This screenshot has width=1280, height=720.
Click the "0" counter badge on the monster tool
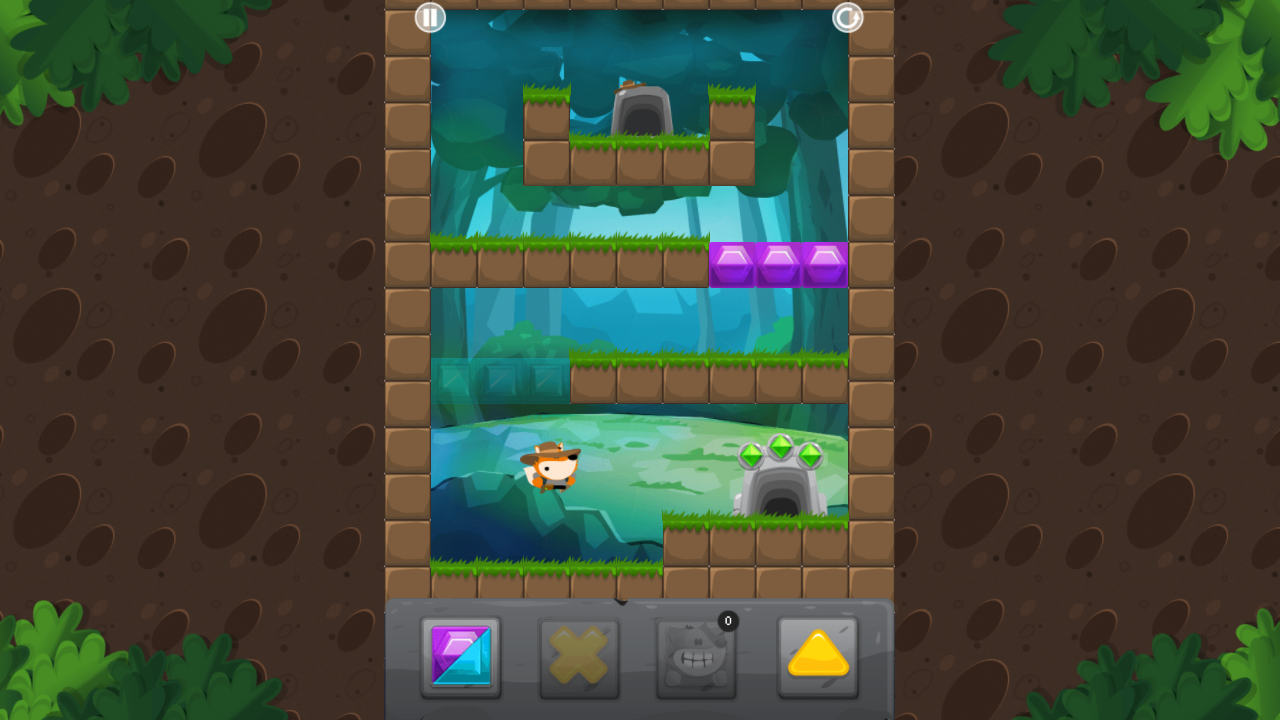click(x=728, y=621)
